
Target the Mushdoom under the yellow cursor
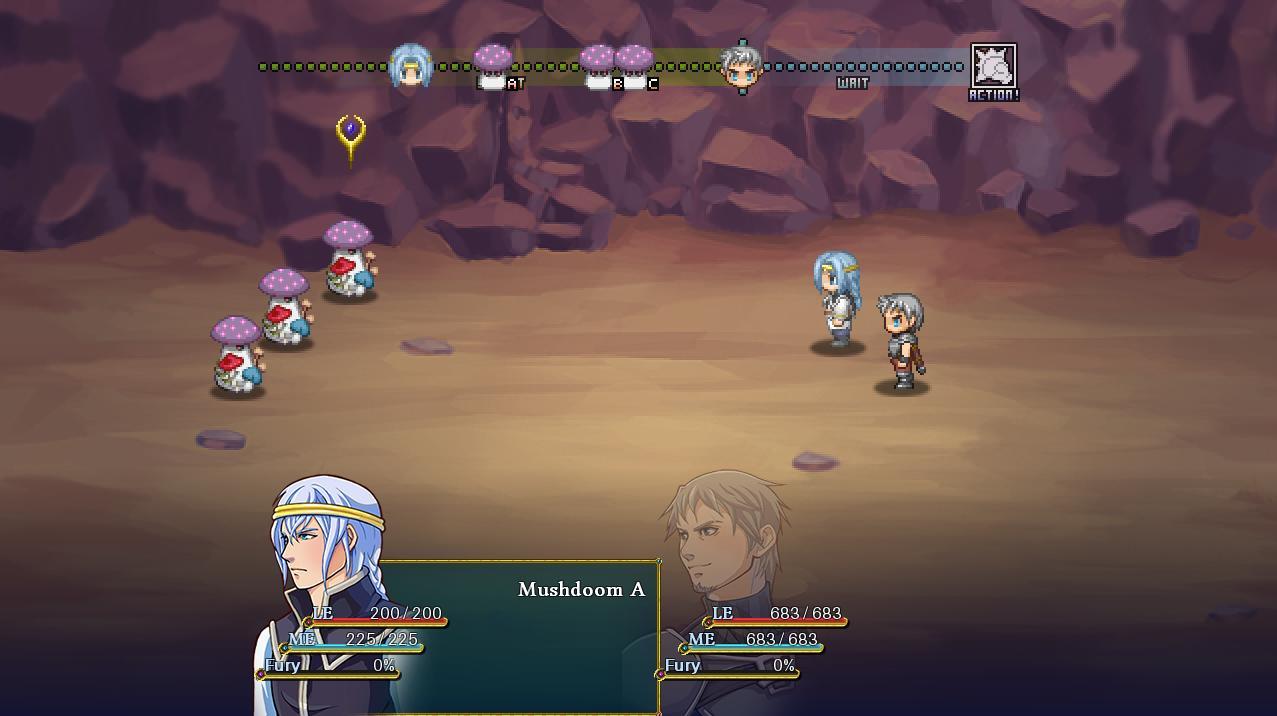point(349,260)
